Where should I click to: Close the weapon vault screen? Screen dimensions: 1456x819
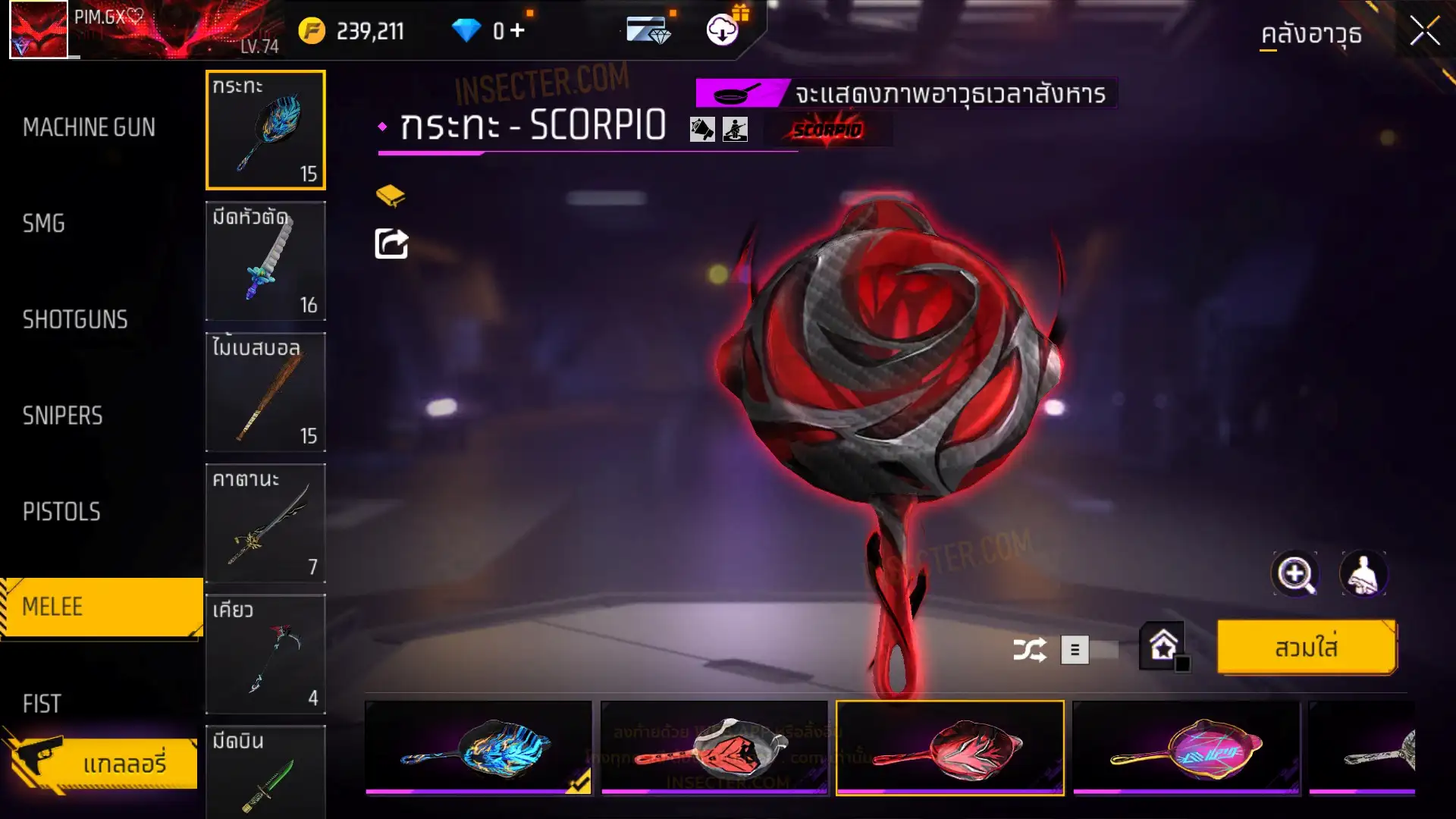click(x=1424, y=32)
